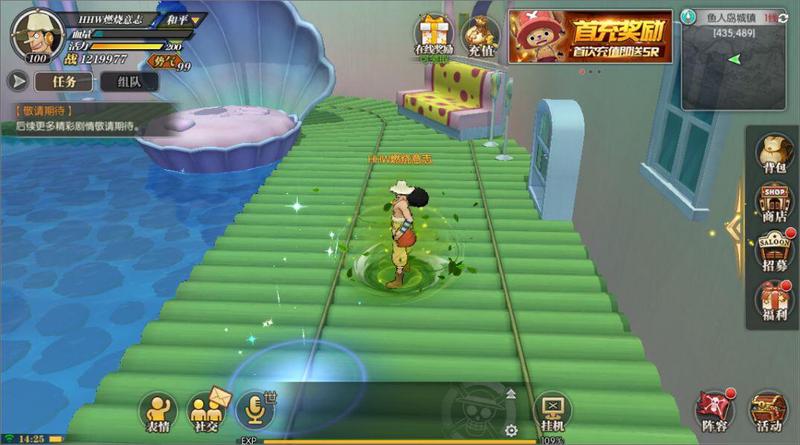Open the 表情 emote menu
This screenshot has height=445, width=800.
pyautogui.click(x=158, y=410)
